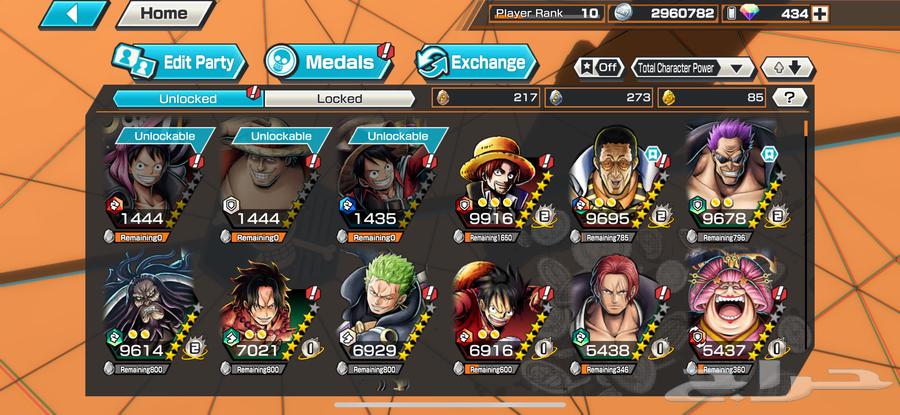
Task: Open the Medals screen
Action: [x=325, y=62]
